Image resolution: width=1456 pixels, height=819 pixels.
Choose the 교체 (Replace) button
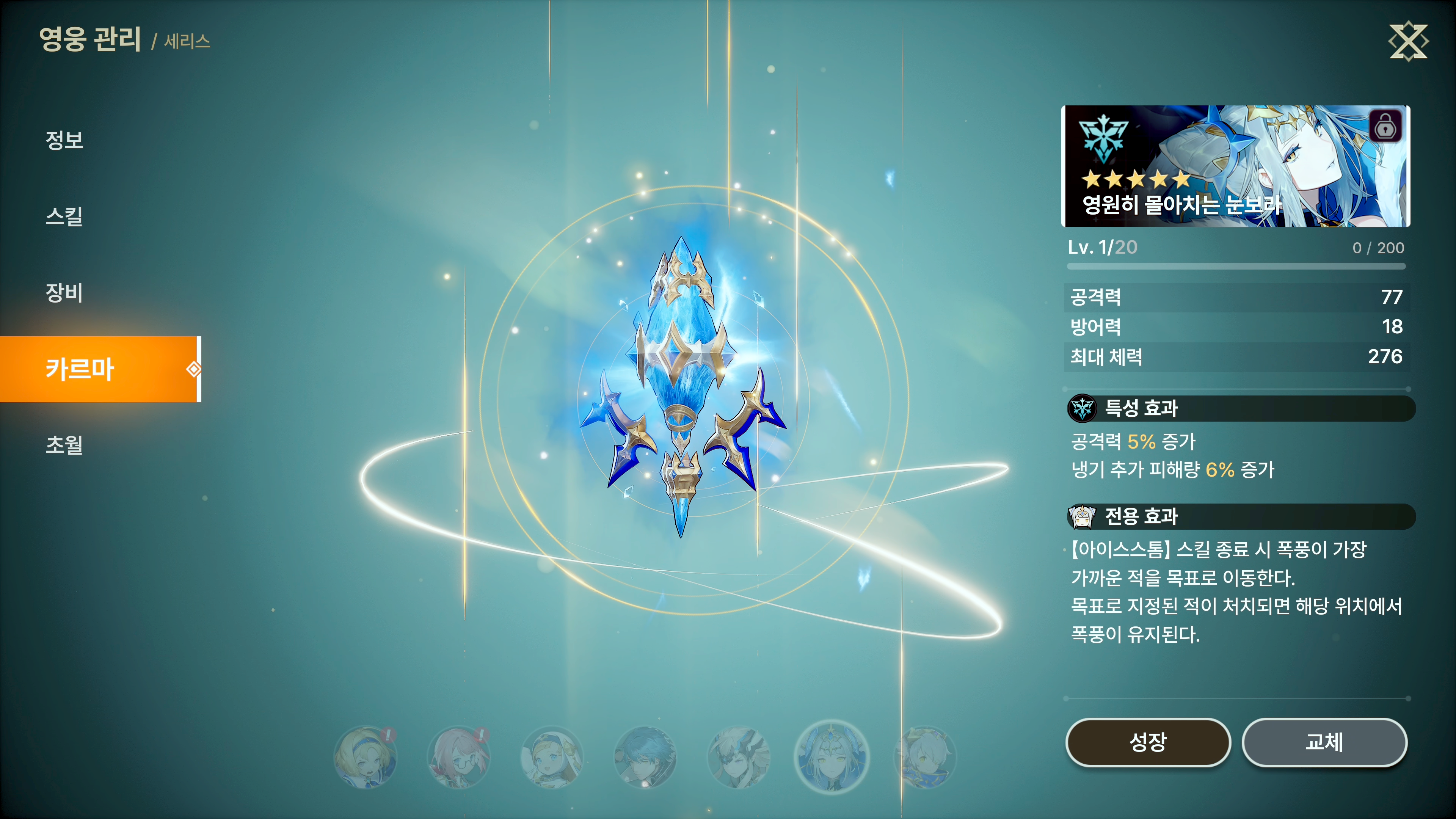1324,742
